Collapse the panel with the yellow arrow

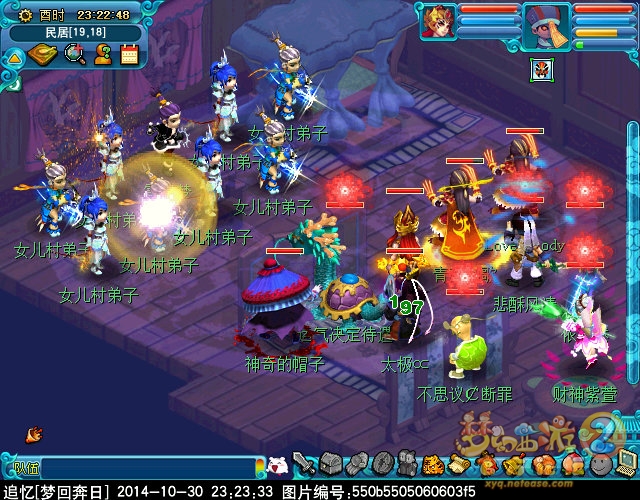pyautogui.click(x=14, y=56)
